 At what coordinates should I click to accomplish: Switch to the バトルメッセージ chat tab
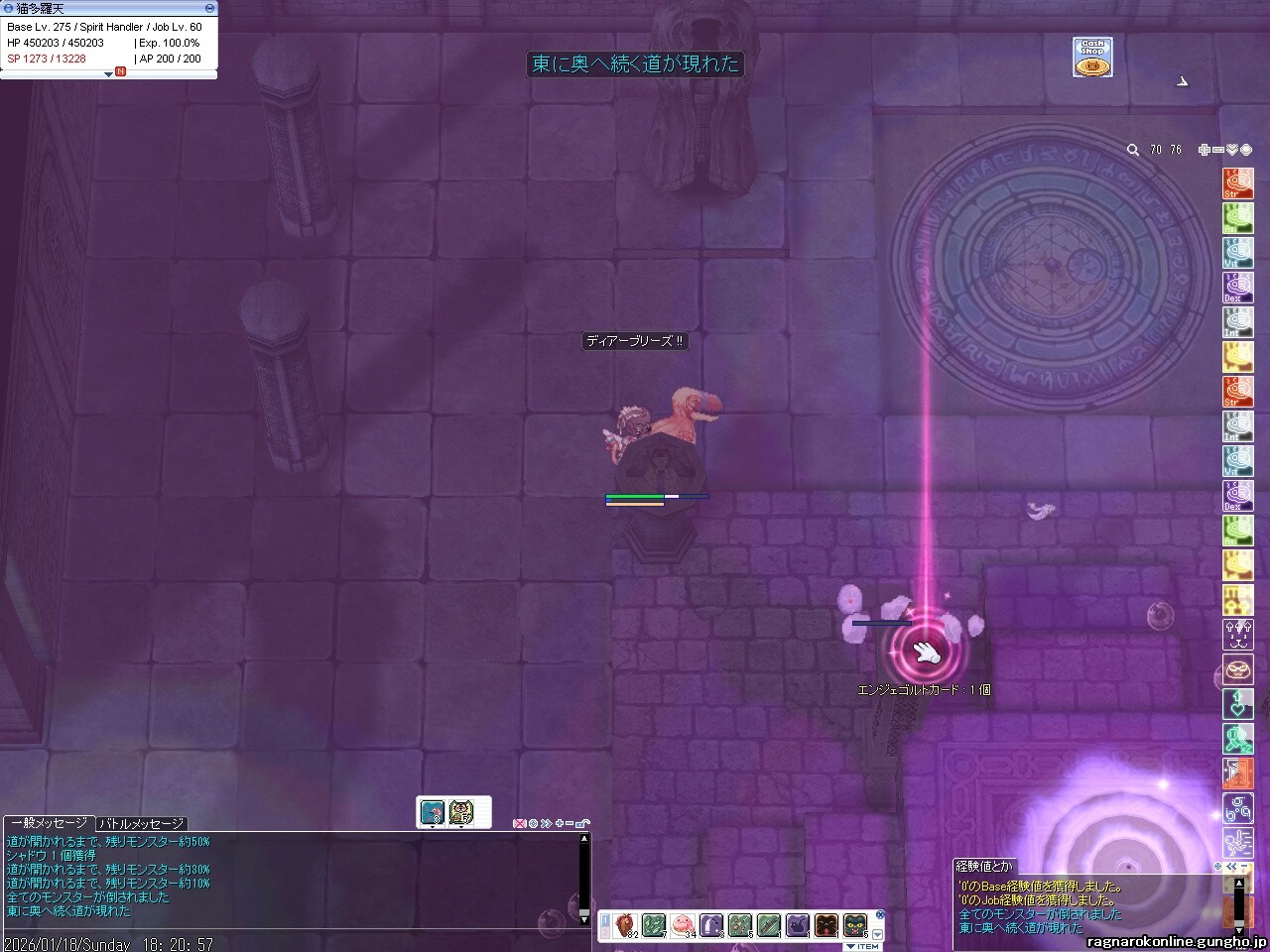point(140,824)
